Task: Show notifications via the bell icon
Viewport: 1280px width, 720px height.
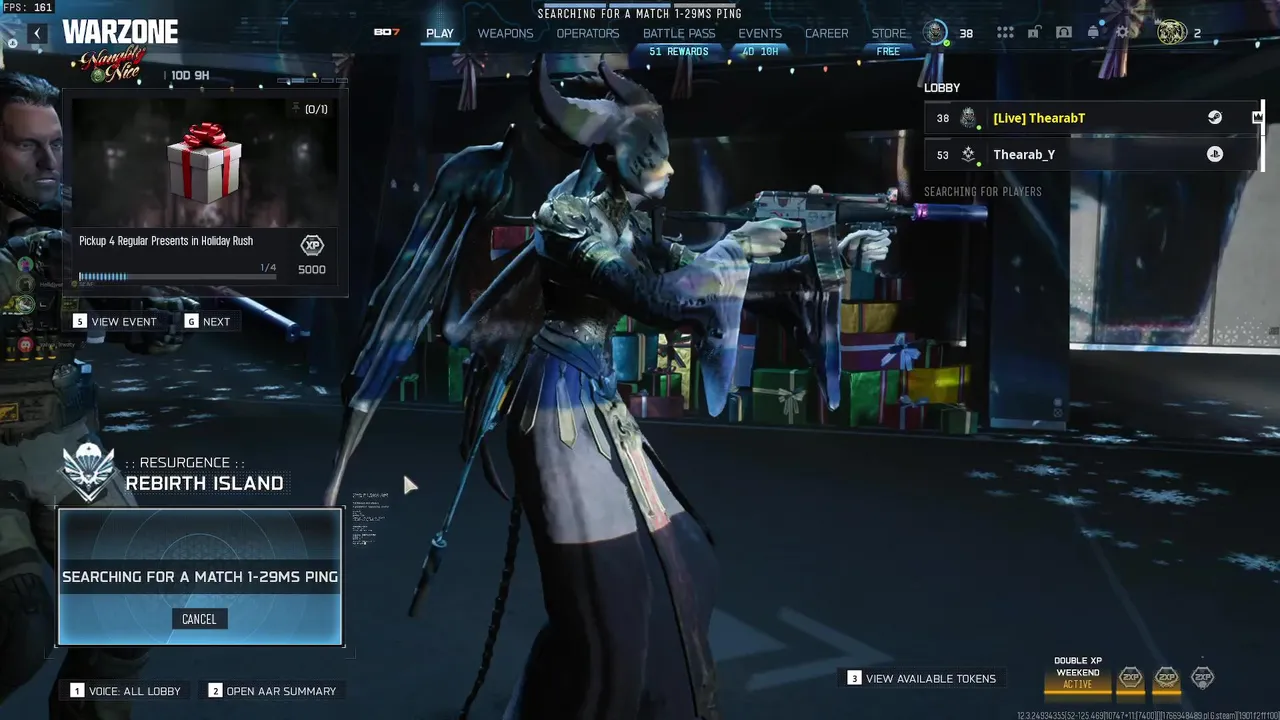Action: [1093, 33]
